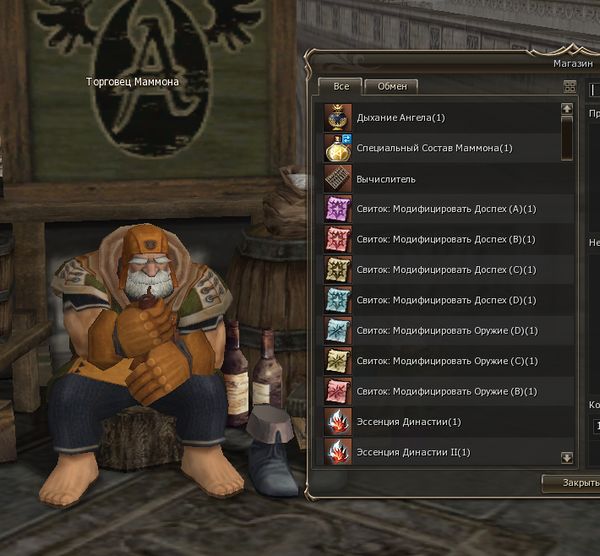Select the Вычислитель item

[x=440, y=179]
